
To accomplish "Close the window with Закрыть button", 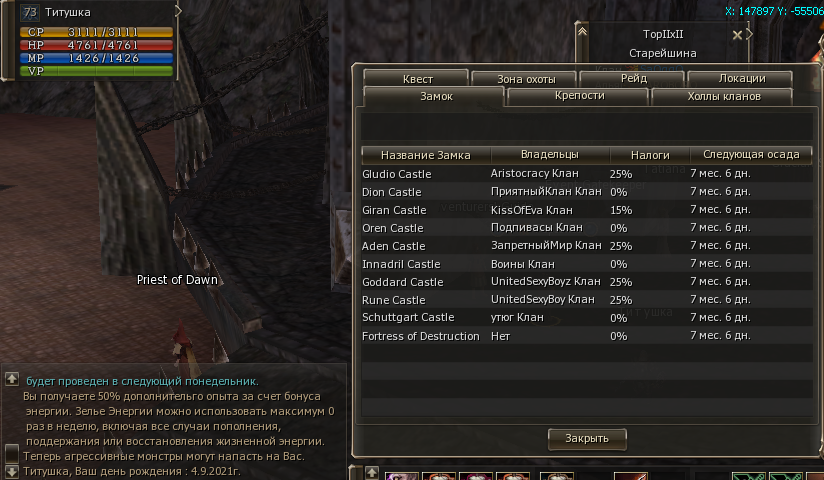I will pyautogui.click(x=586, y=438).
